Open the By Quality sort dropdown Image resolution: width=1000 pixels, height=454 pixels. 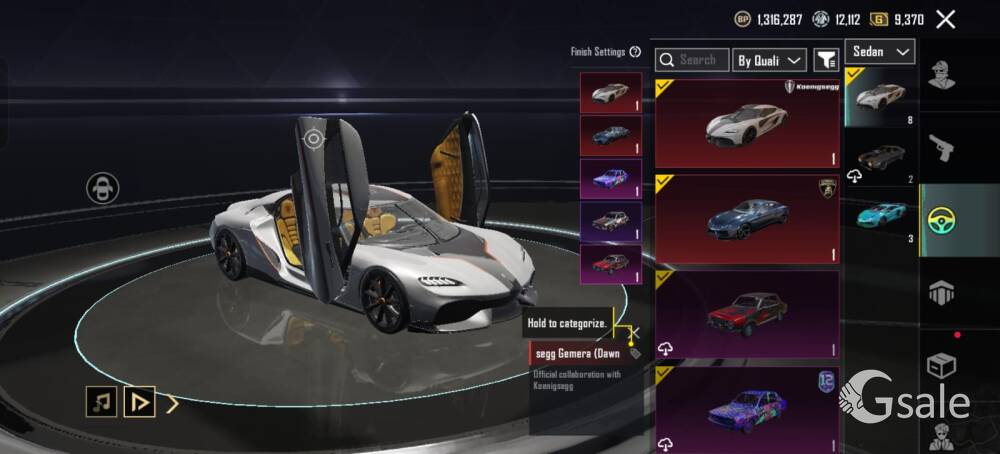[x=769, y=60]
